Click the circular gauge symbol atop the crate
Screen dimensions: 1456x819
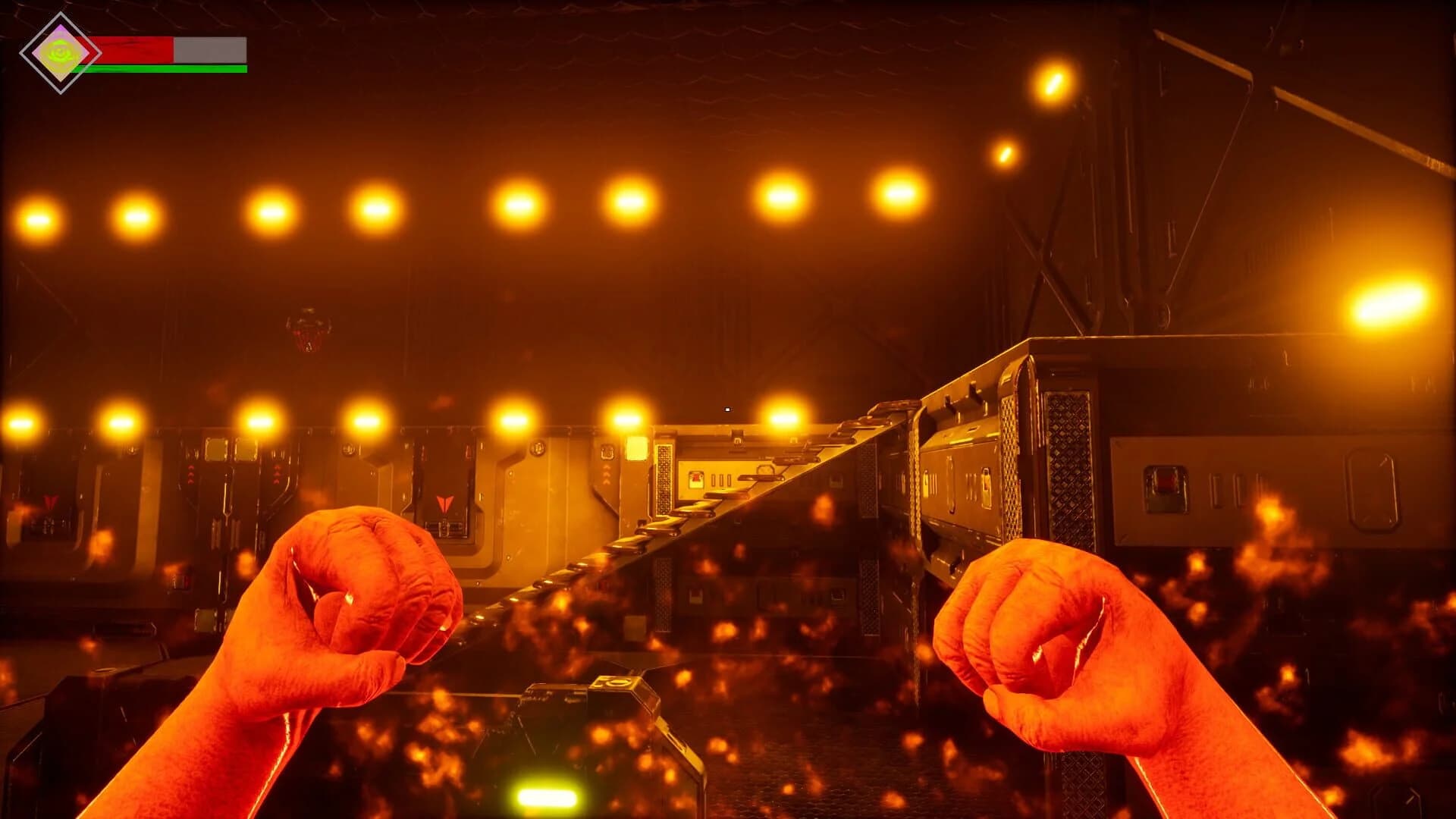[615, 682]
